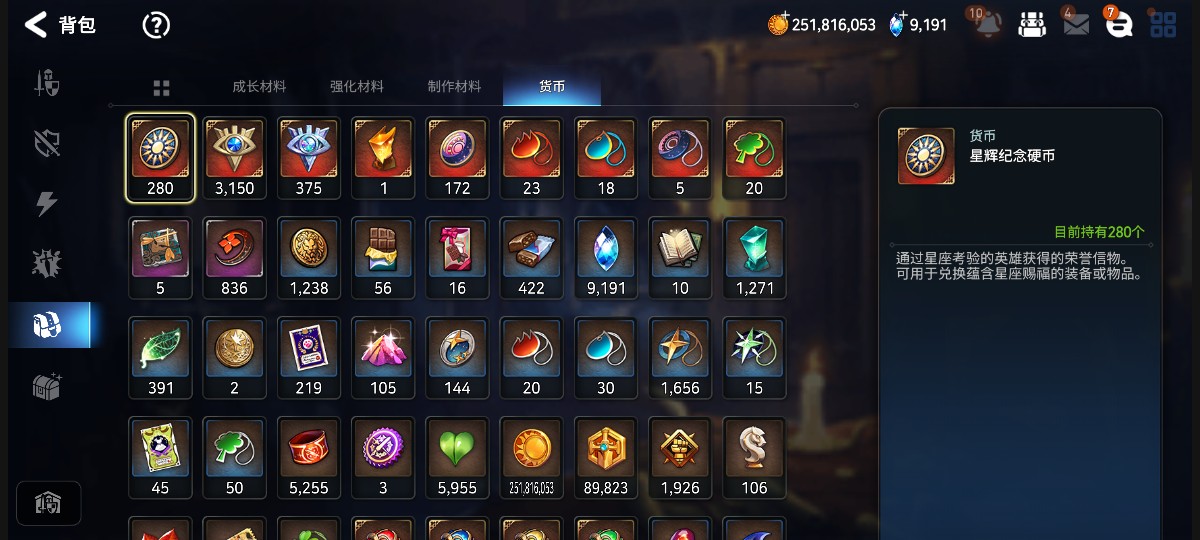Open the lightning bolt category

pos(48,204)
